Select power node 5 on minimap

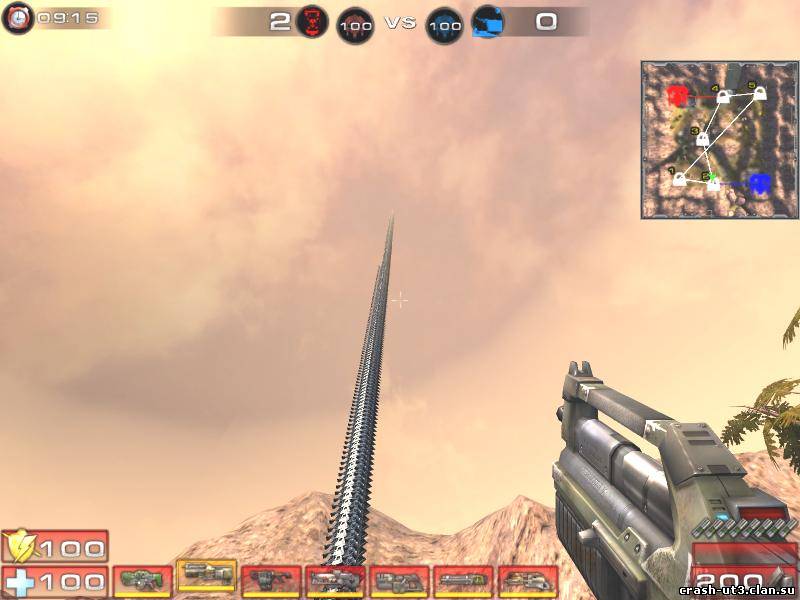point(760,93)
